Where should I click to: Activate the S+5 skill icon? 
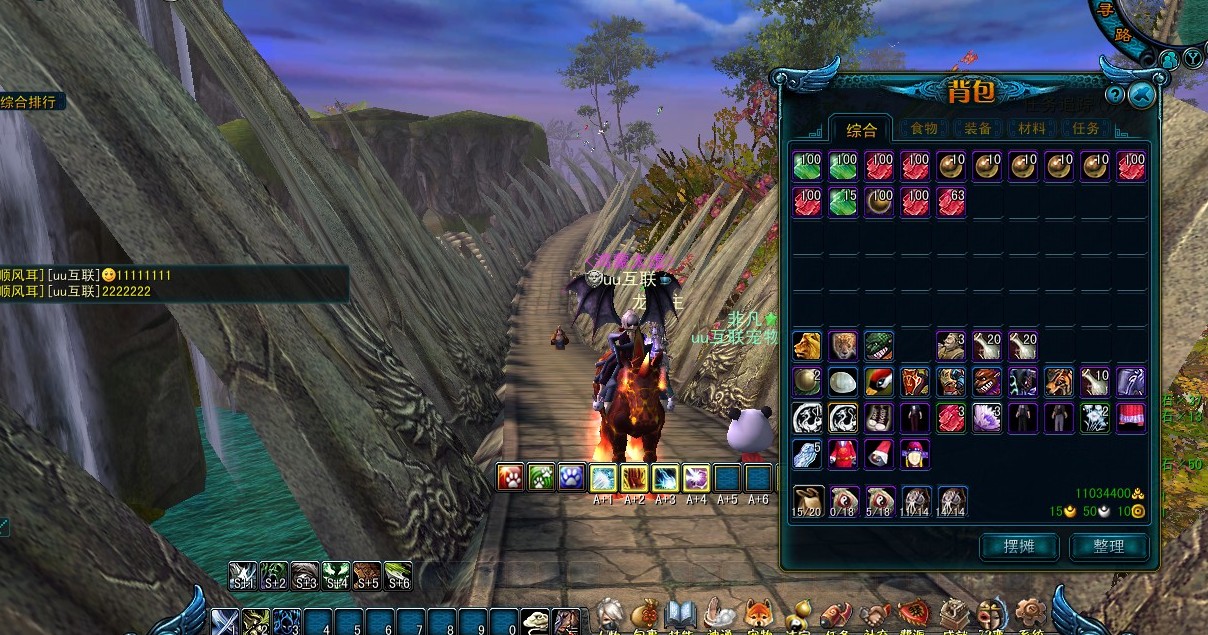[x=367, y=573]
